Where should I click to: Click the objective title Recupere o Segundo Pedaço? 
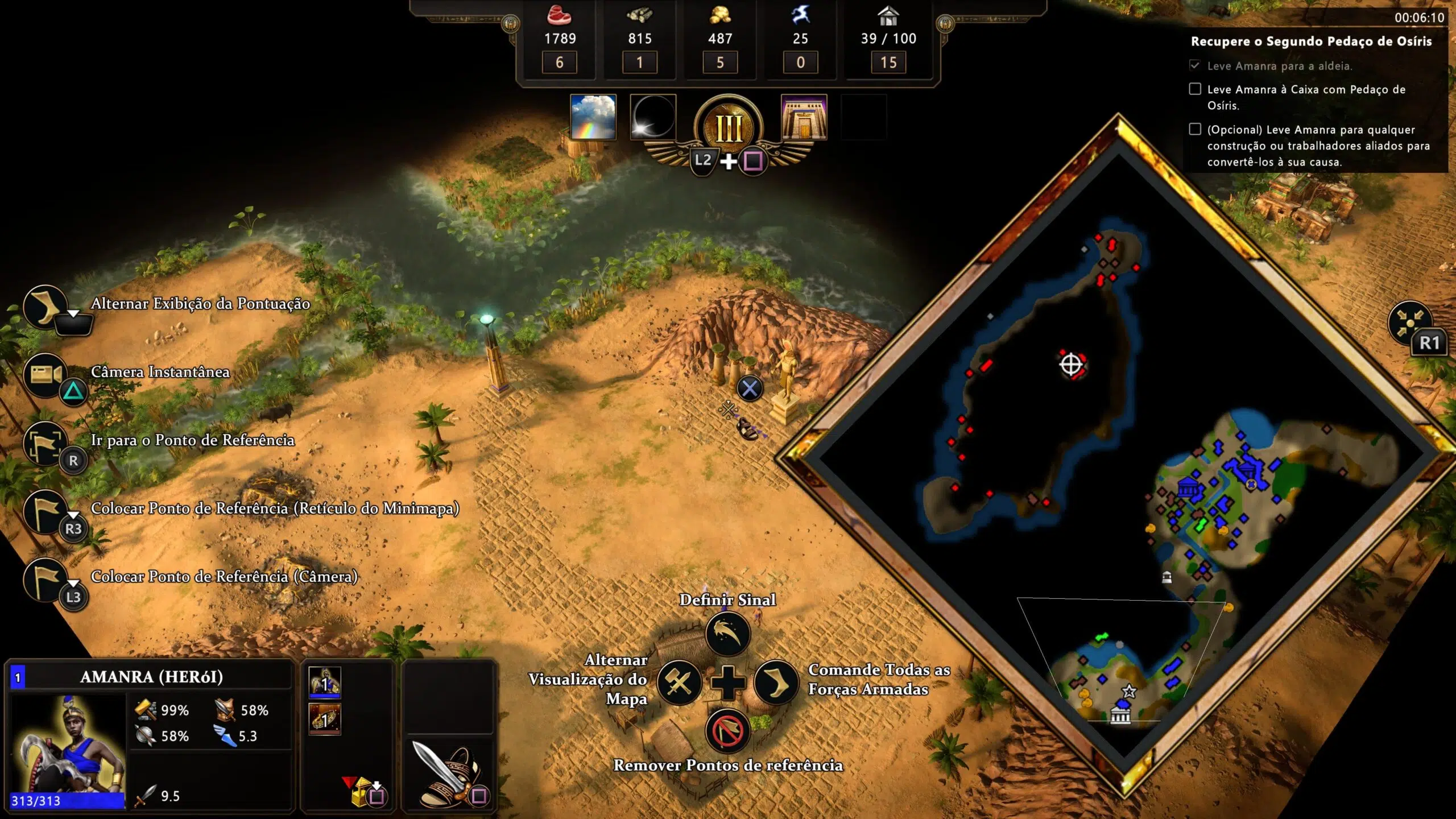point(1311,41)
